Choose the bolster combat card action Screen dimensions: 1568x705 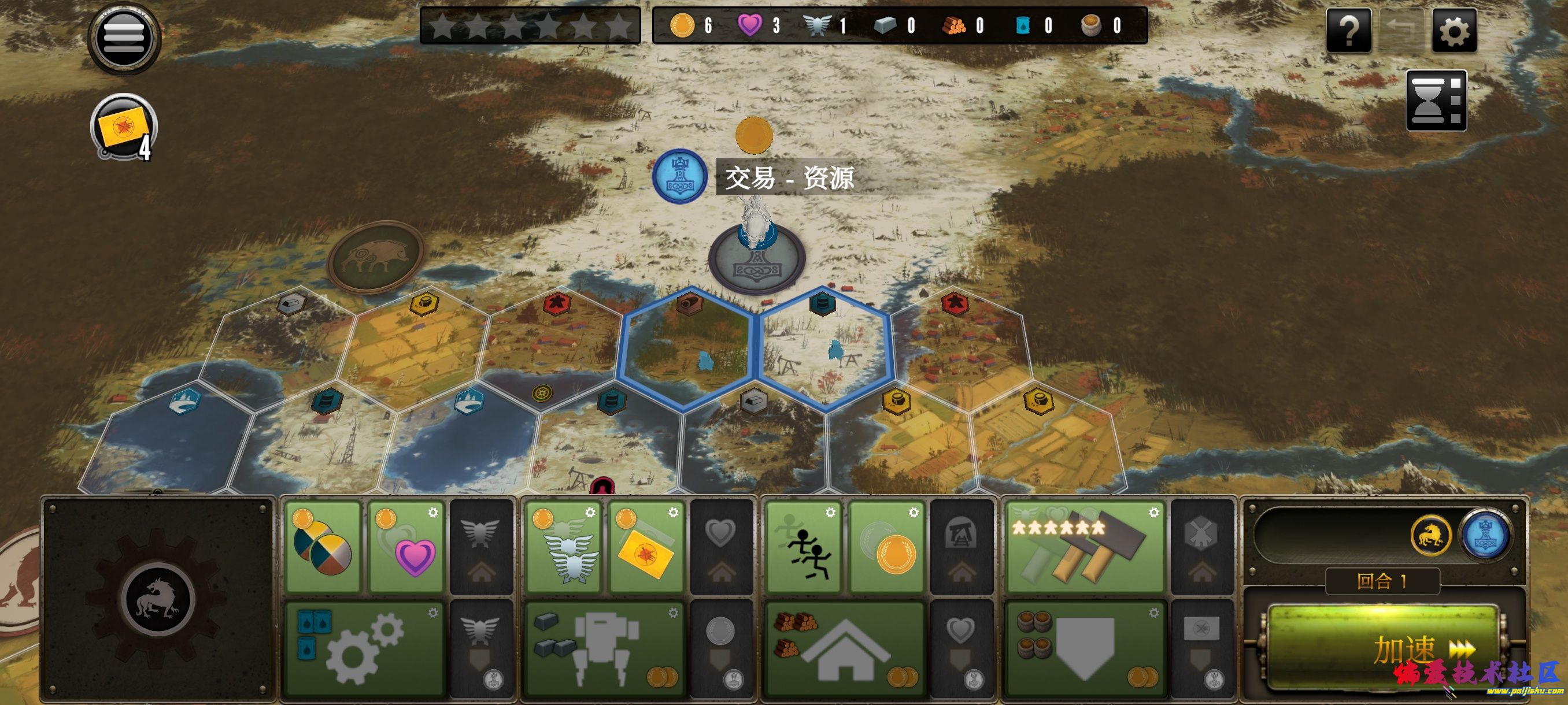tap(646, 546)
